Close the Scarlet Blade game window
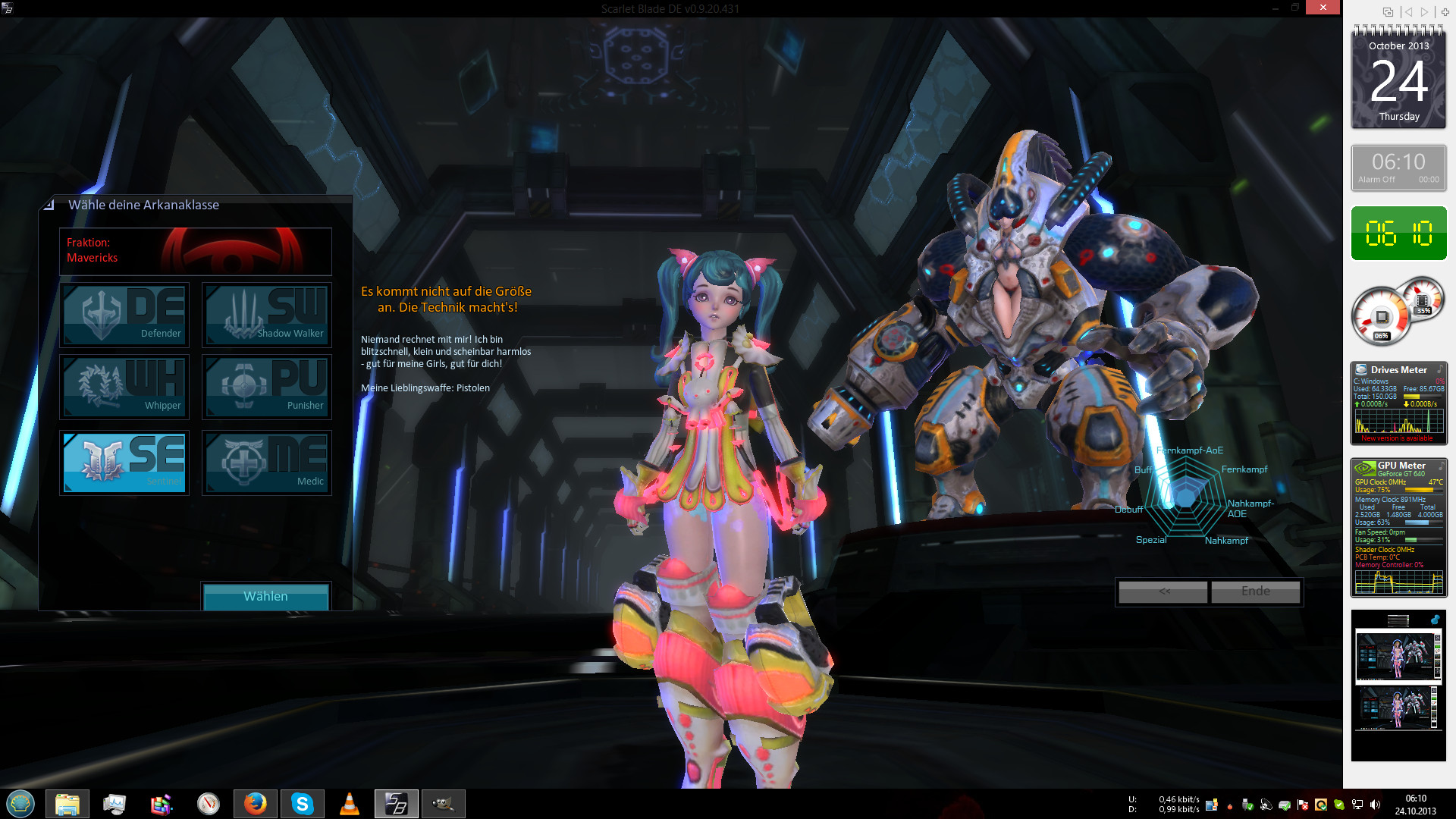Screen dimensions: 1456x819 [1323, 8]
